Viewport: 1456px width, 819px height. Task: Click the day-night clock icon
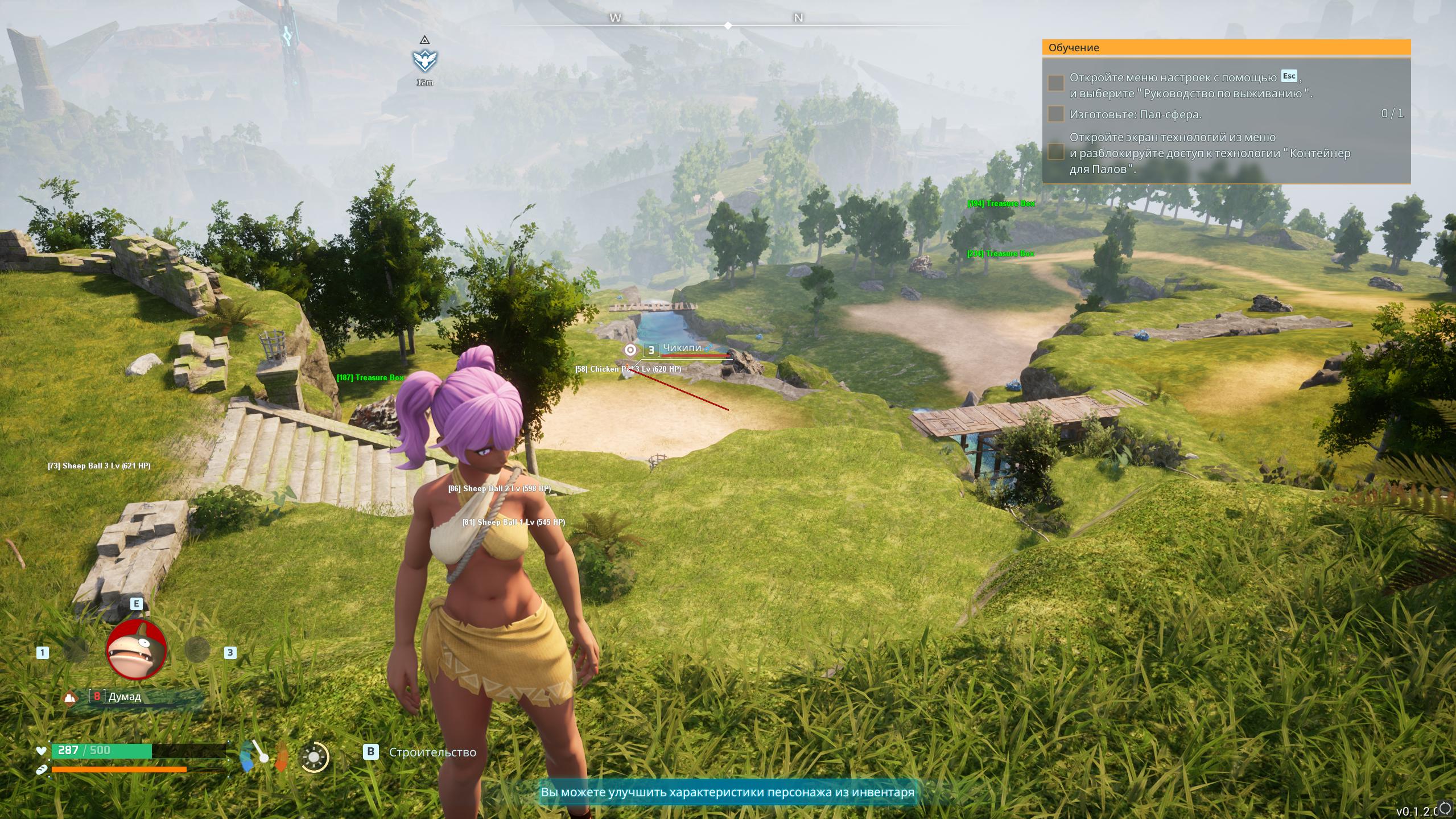314,756
